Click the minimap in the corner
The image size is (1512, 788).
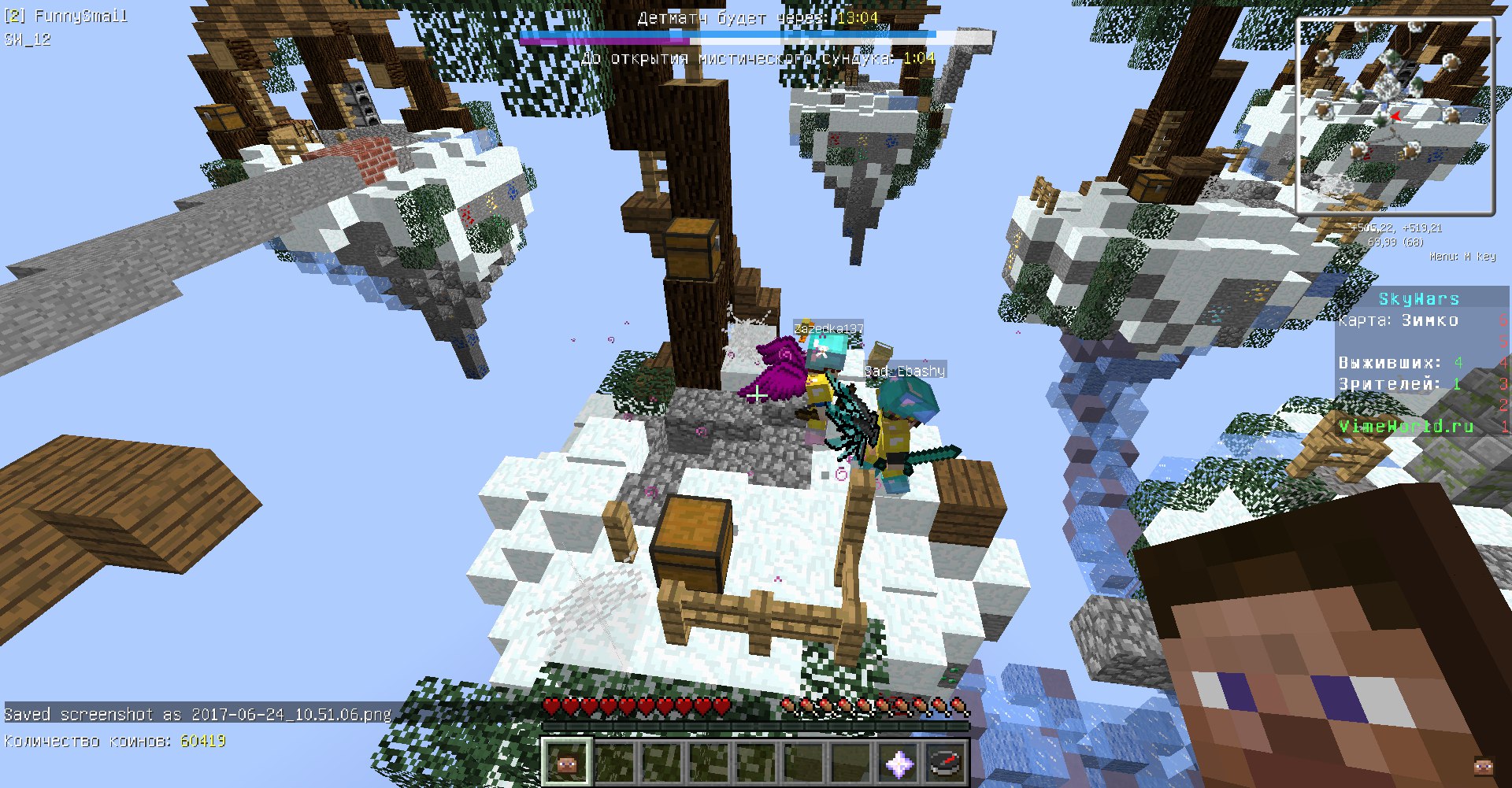coord(1395,116)
